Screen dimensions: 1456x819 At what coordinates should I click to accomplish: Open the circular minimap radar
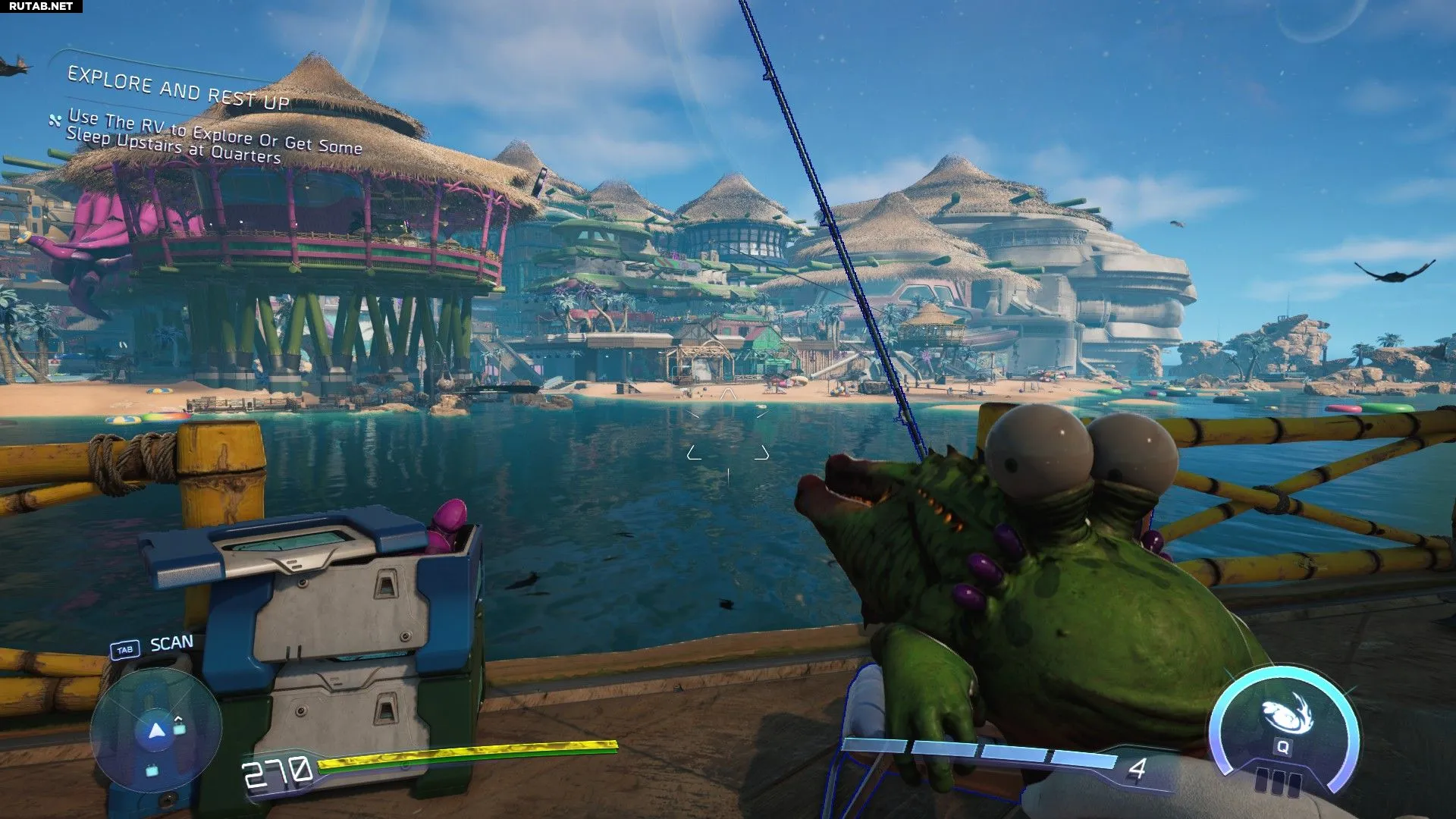coord(155,731)
